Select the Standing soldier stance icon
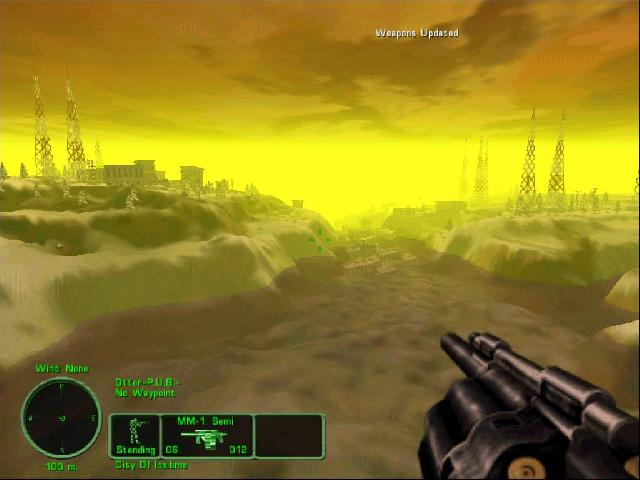 point(136,432)
